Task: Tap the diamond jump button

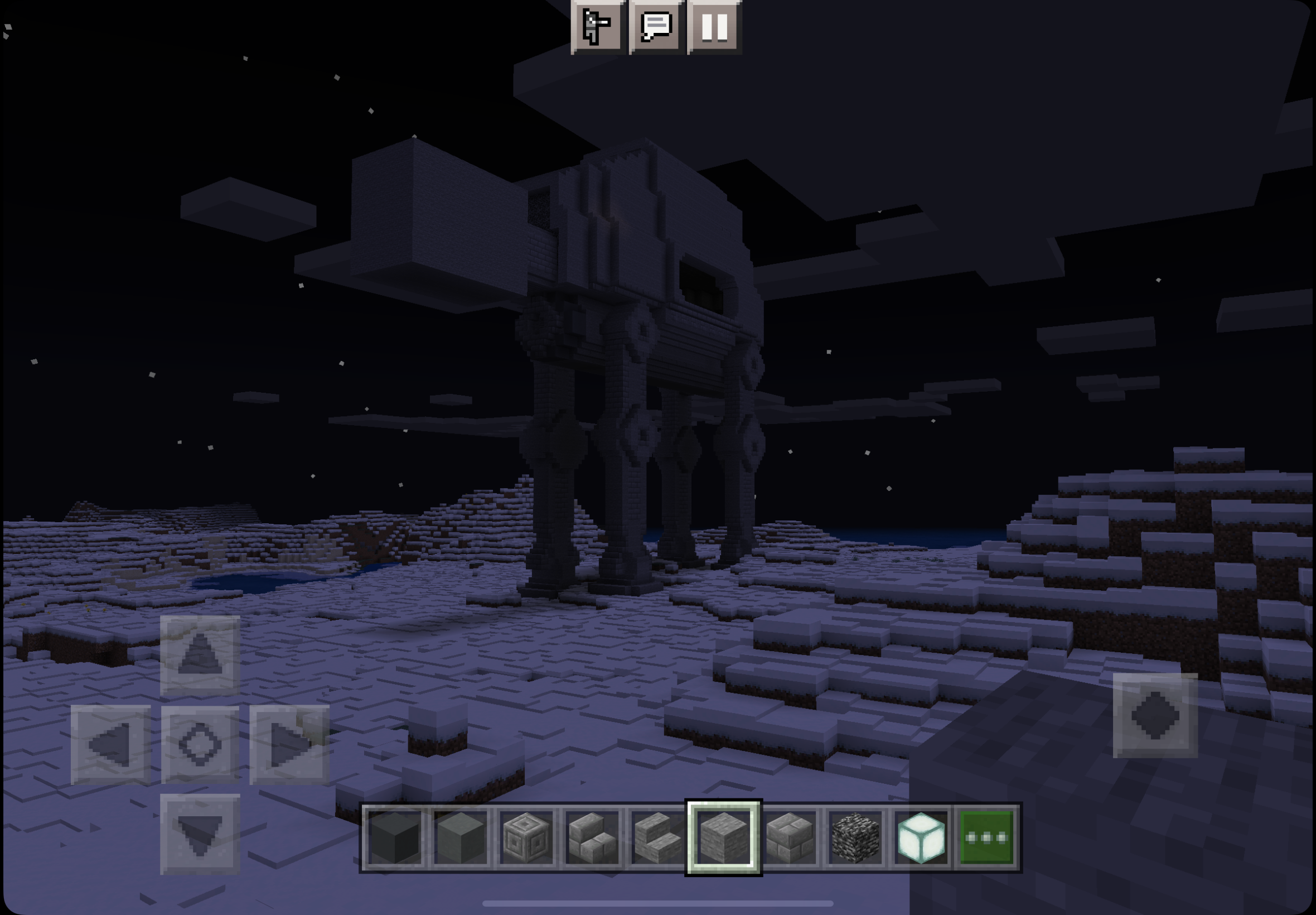Action: 1154,715
